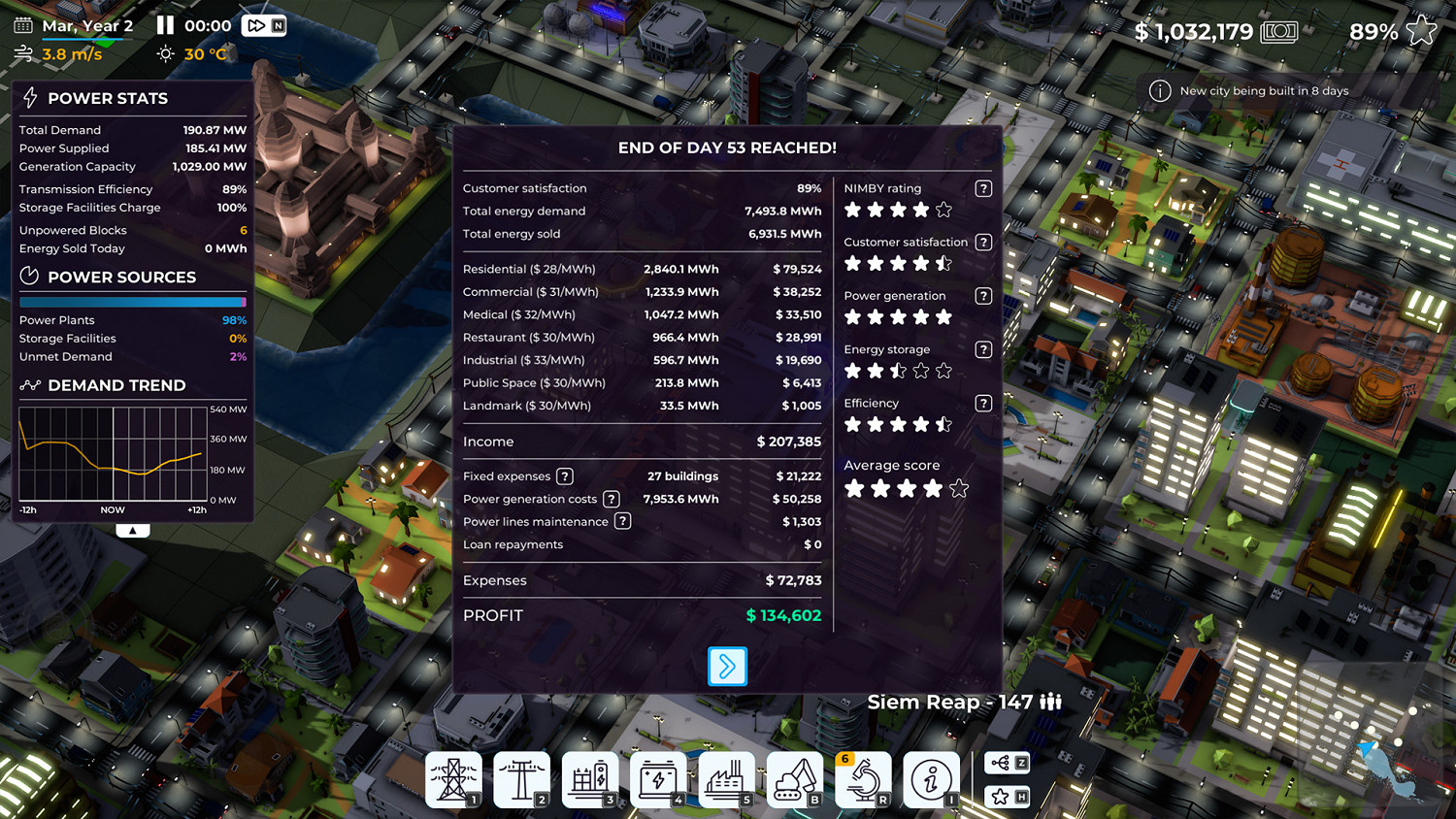Open the network connections Z panel
Viewport: 1456px width, 819px height.
click(1007, 763)
